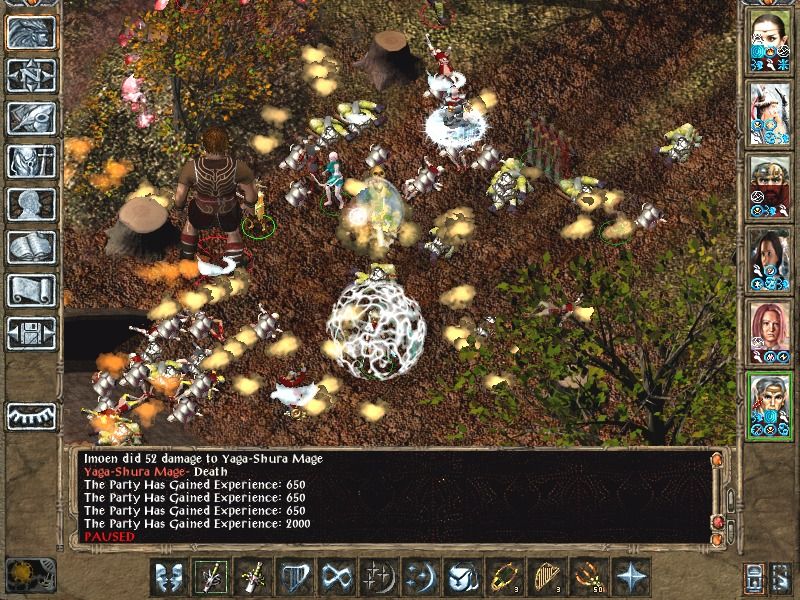Image resolution: width=800 pixels, height=600 pixels.
Task: Use the trident-shaped quick item
Action: (586, 577)
